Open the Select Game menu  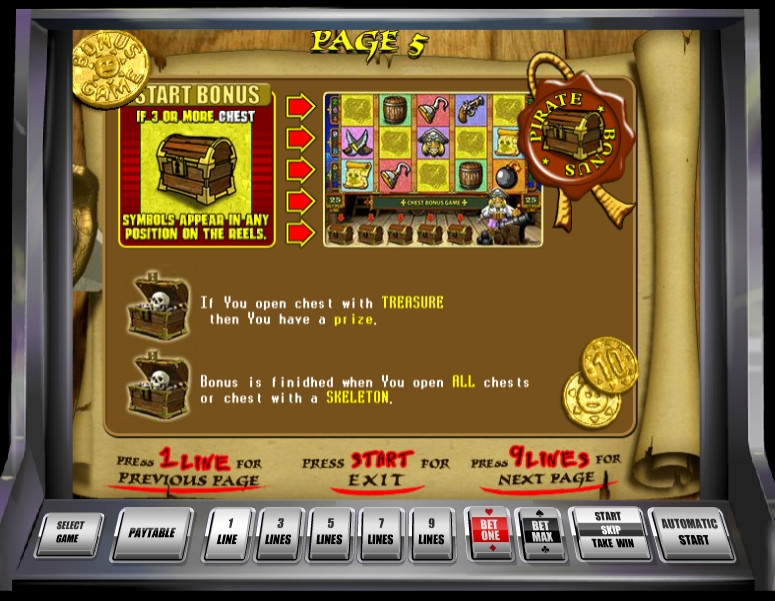(70, 533)
